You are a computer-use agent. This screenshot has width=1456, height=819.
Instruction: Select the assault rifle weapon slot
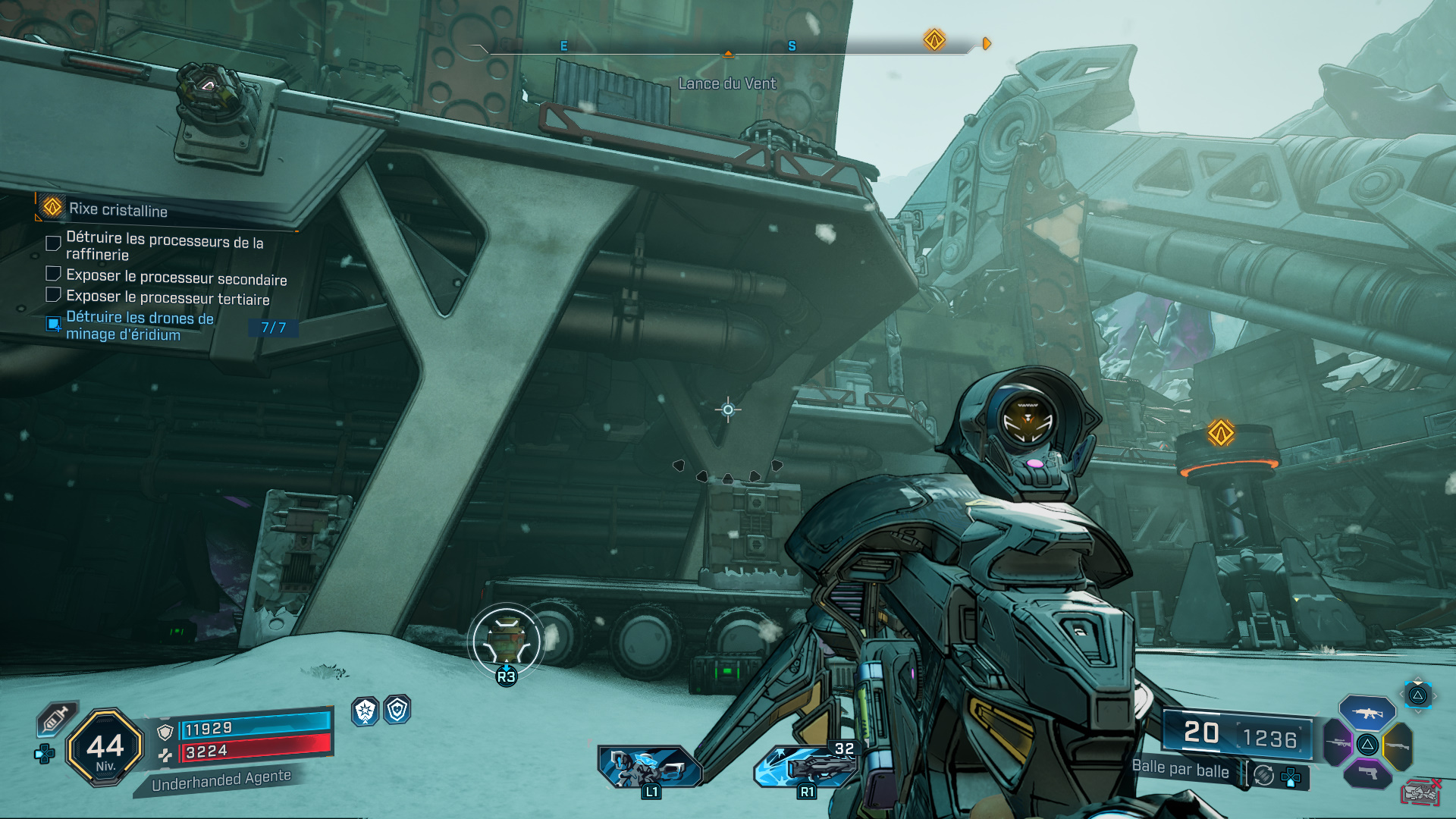(1367, 713)
